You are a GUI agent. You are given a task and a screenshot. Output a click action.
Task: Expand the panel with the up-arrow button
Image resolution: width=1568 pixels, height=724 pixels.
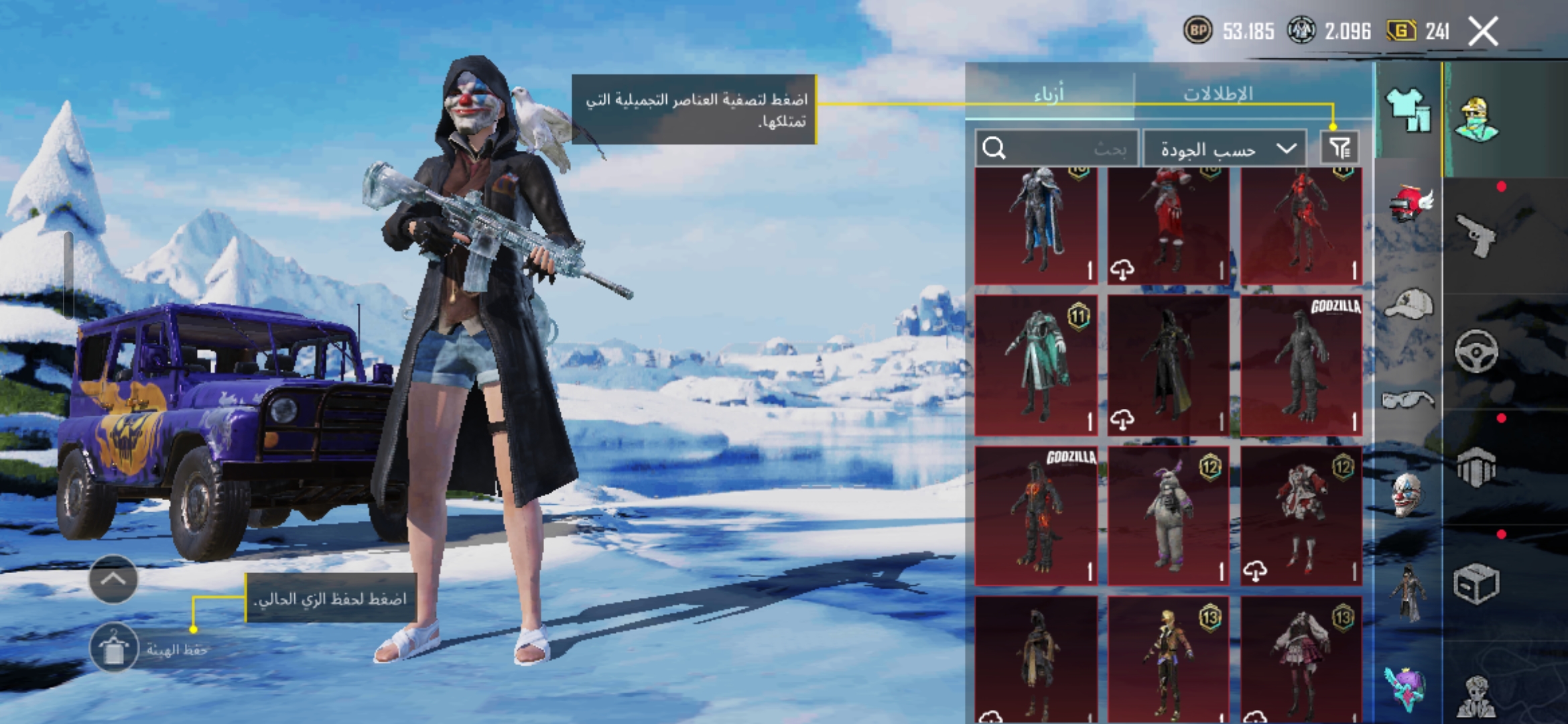point(113,579)
